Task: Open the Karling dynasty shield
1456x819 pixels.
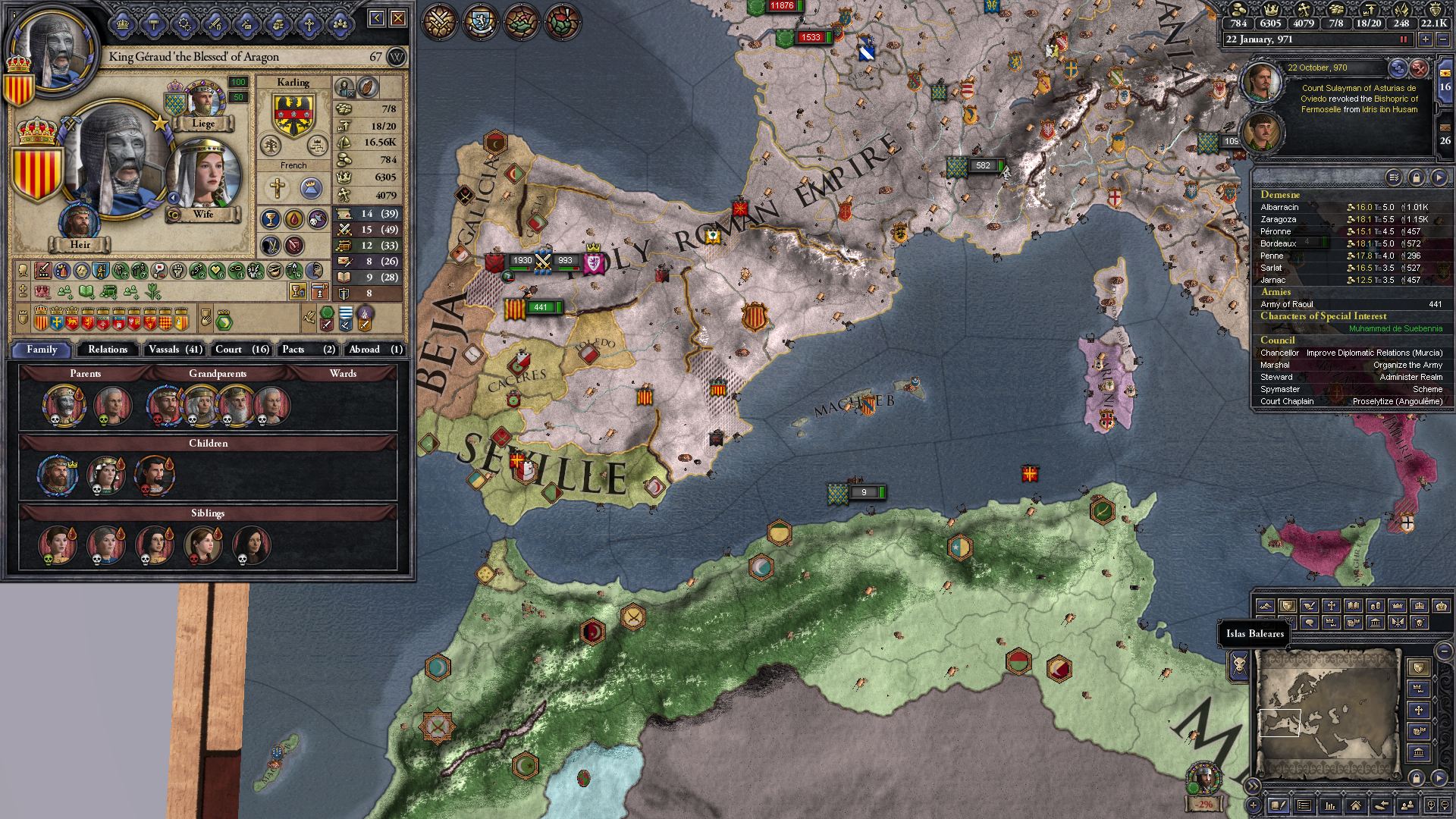Action: pyautogui.click(x=293, y=114)
